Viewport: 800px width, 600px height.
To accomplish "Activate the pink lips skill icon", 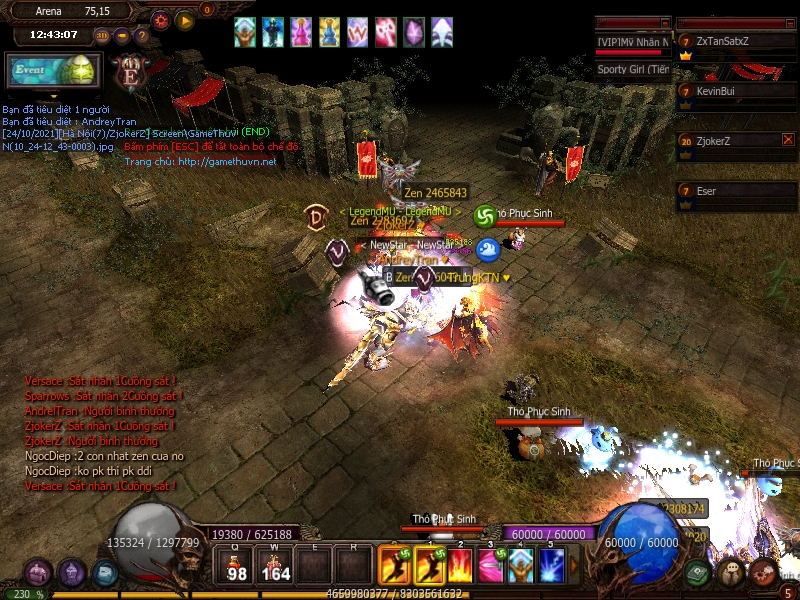I will click(490, 565).
